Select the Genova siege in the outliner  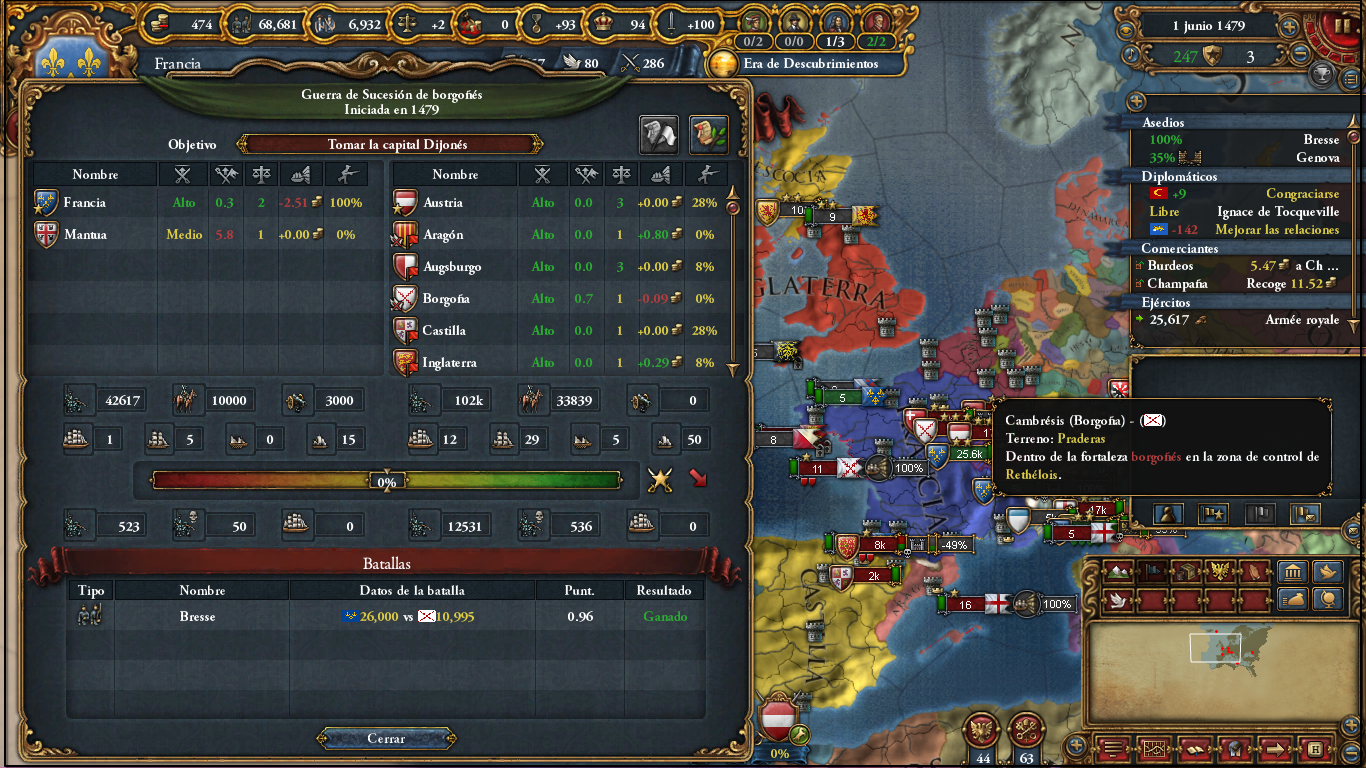coord(1240,158)
